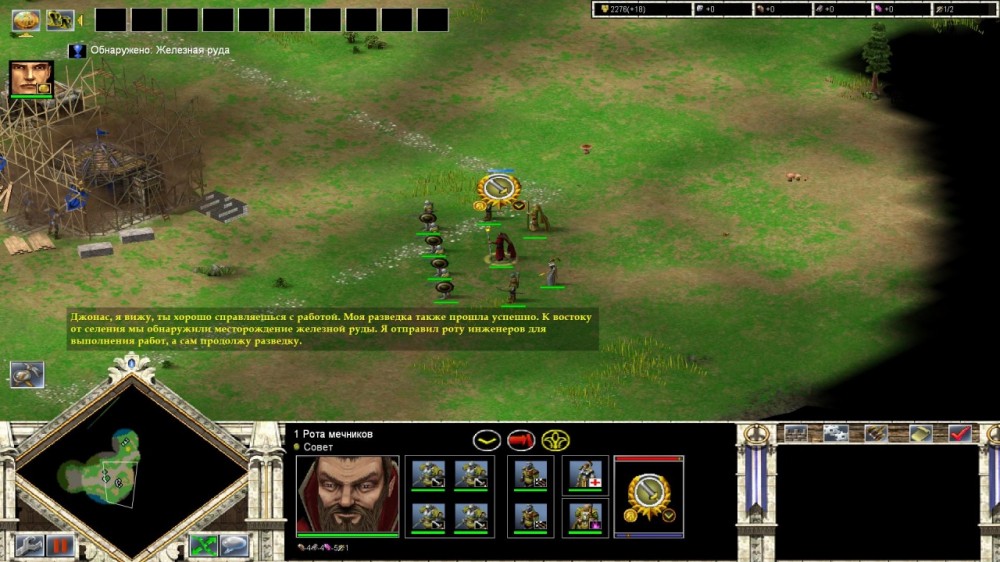The width and height of the screenshot is (1000, 562).
Task: Open the brick wall tab on command panel
Action: click(x=796, y=433)
